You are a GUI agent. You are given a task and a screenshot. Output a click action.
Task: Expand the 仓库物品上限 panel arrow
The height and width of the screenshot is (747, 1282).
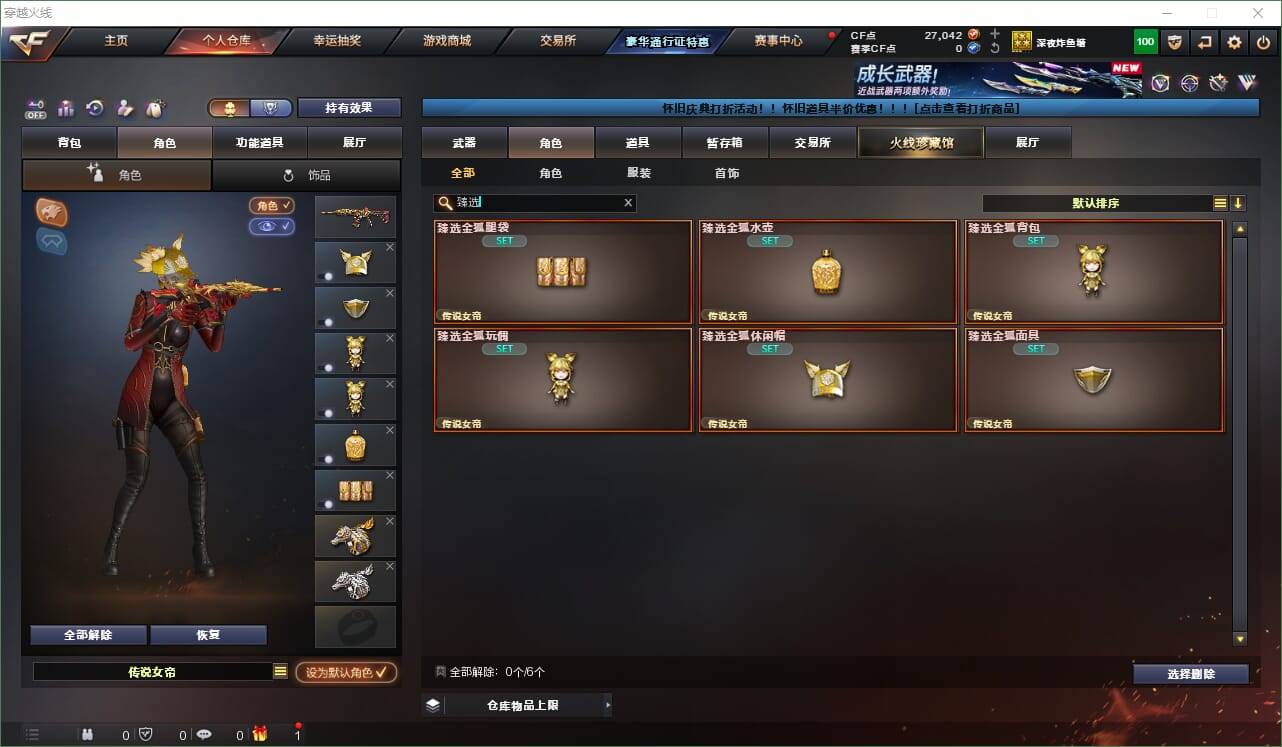point(608,704)
